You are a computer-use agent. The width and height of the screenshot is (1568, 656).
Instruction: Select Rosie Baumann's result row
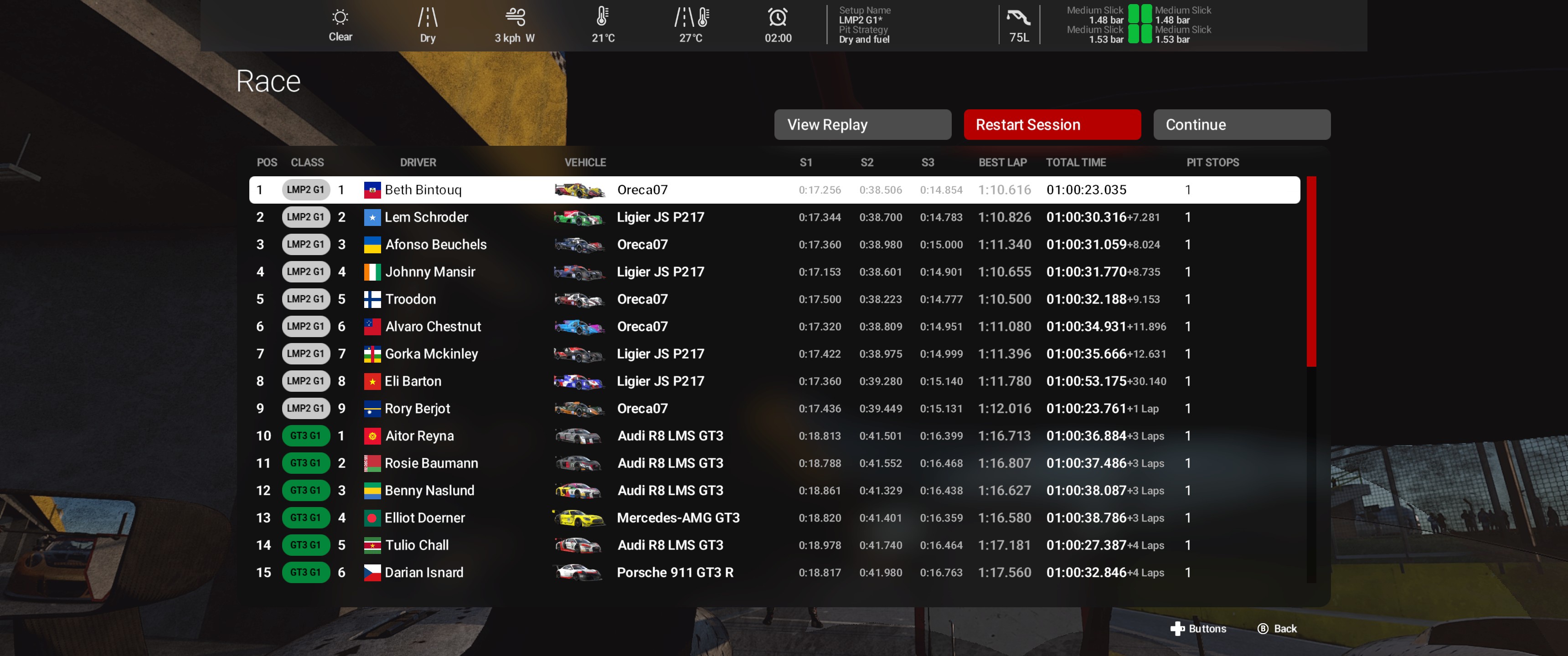(774, 464)
